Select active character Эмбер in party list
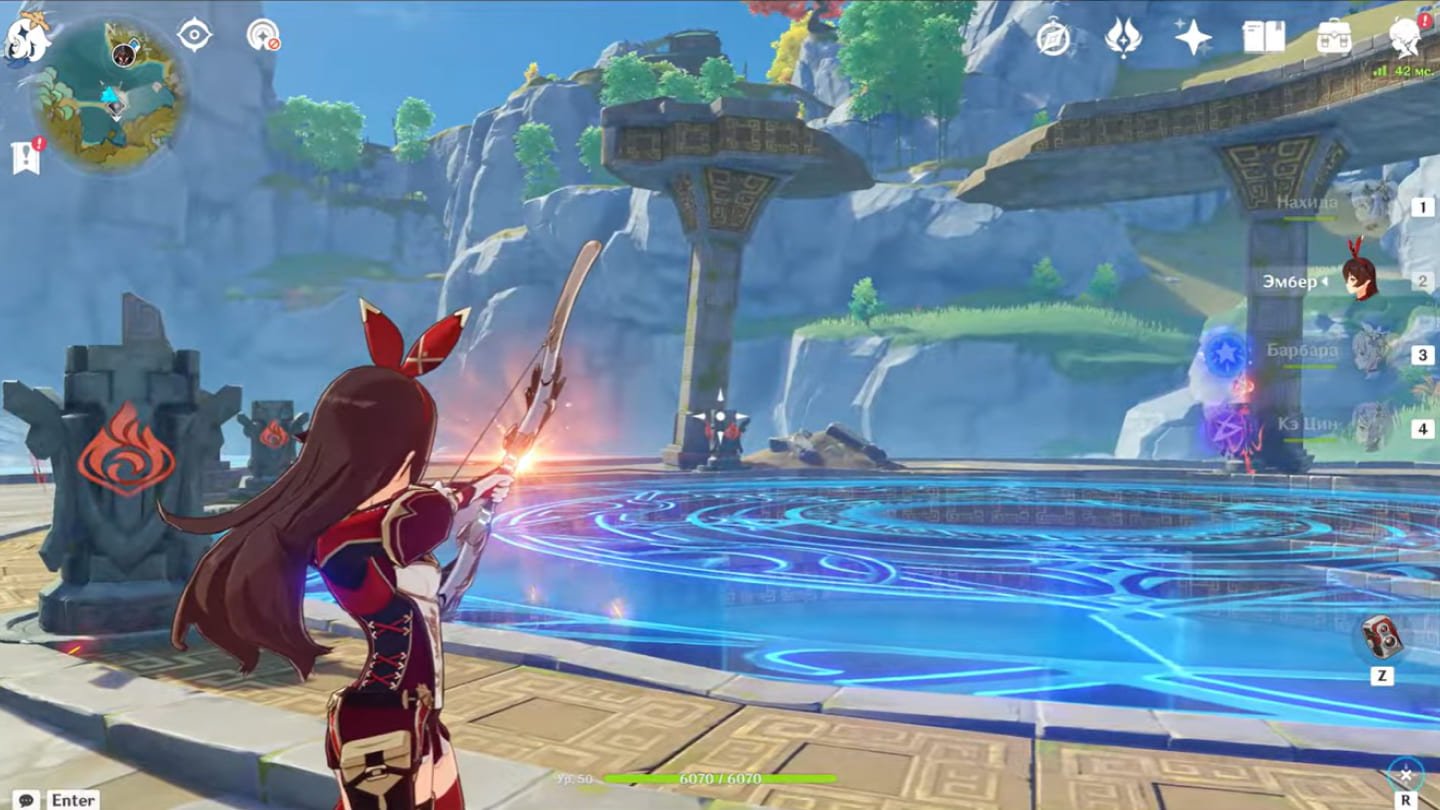Image resolution: width=1440 pixels, height=810 pixels. 1358,280
